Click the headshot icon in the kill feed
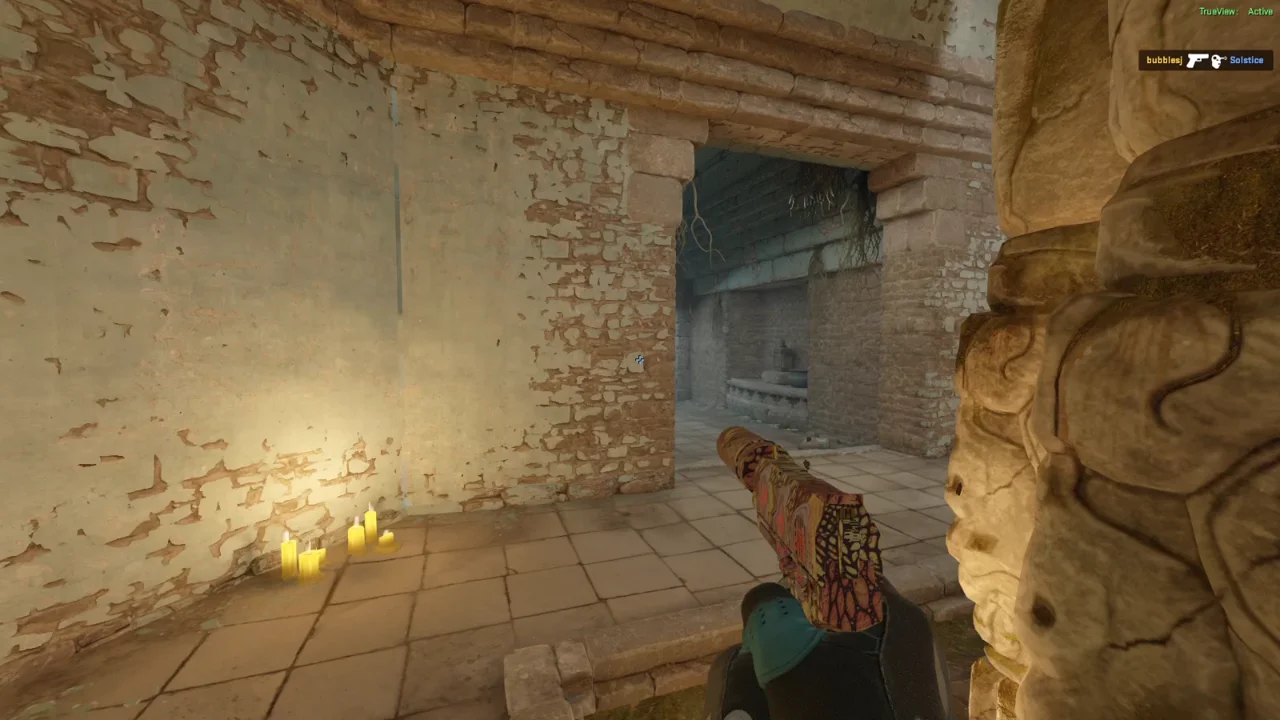The width and height of the screenshot is (1280, 720). coord(1217,61)
